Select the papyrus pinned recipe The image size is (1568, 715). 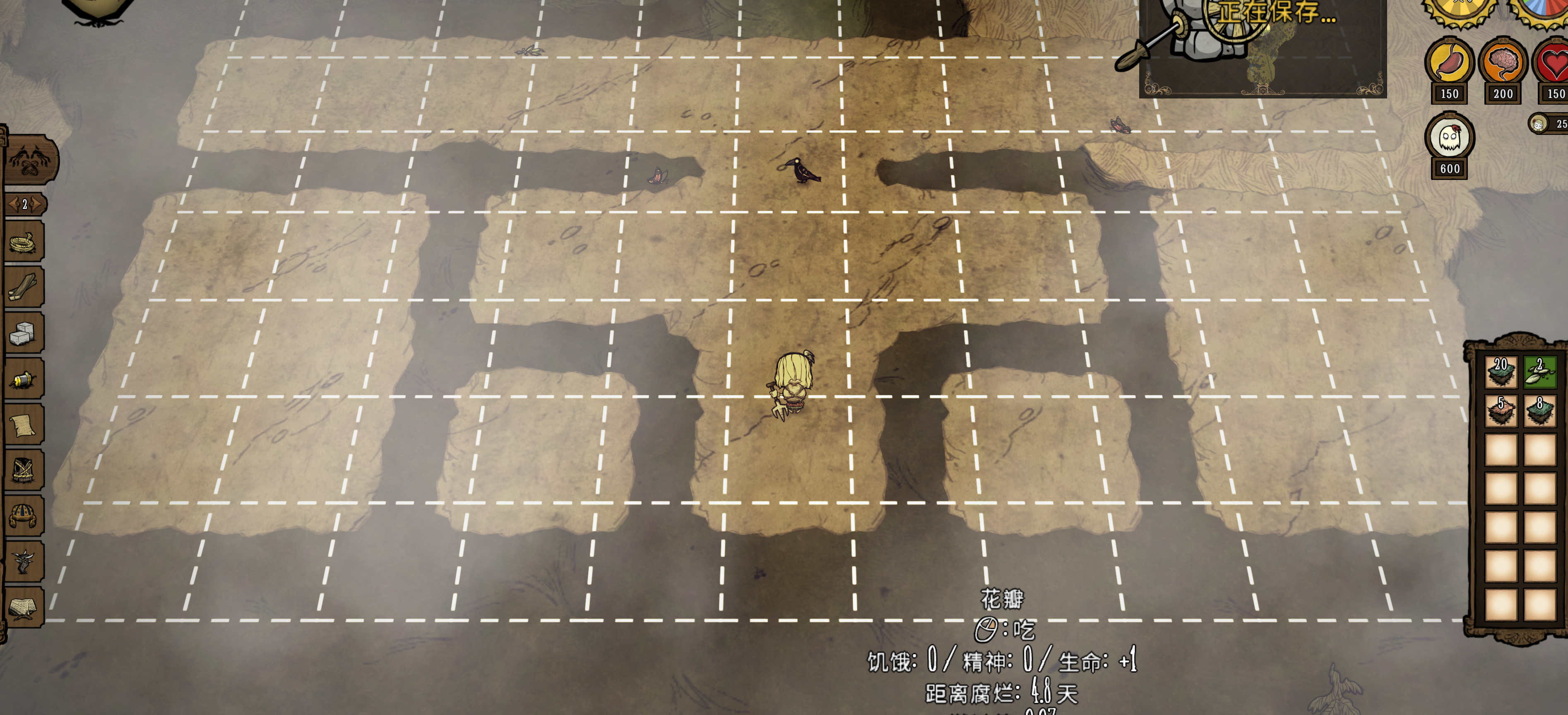[24, 425]
